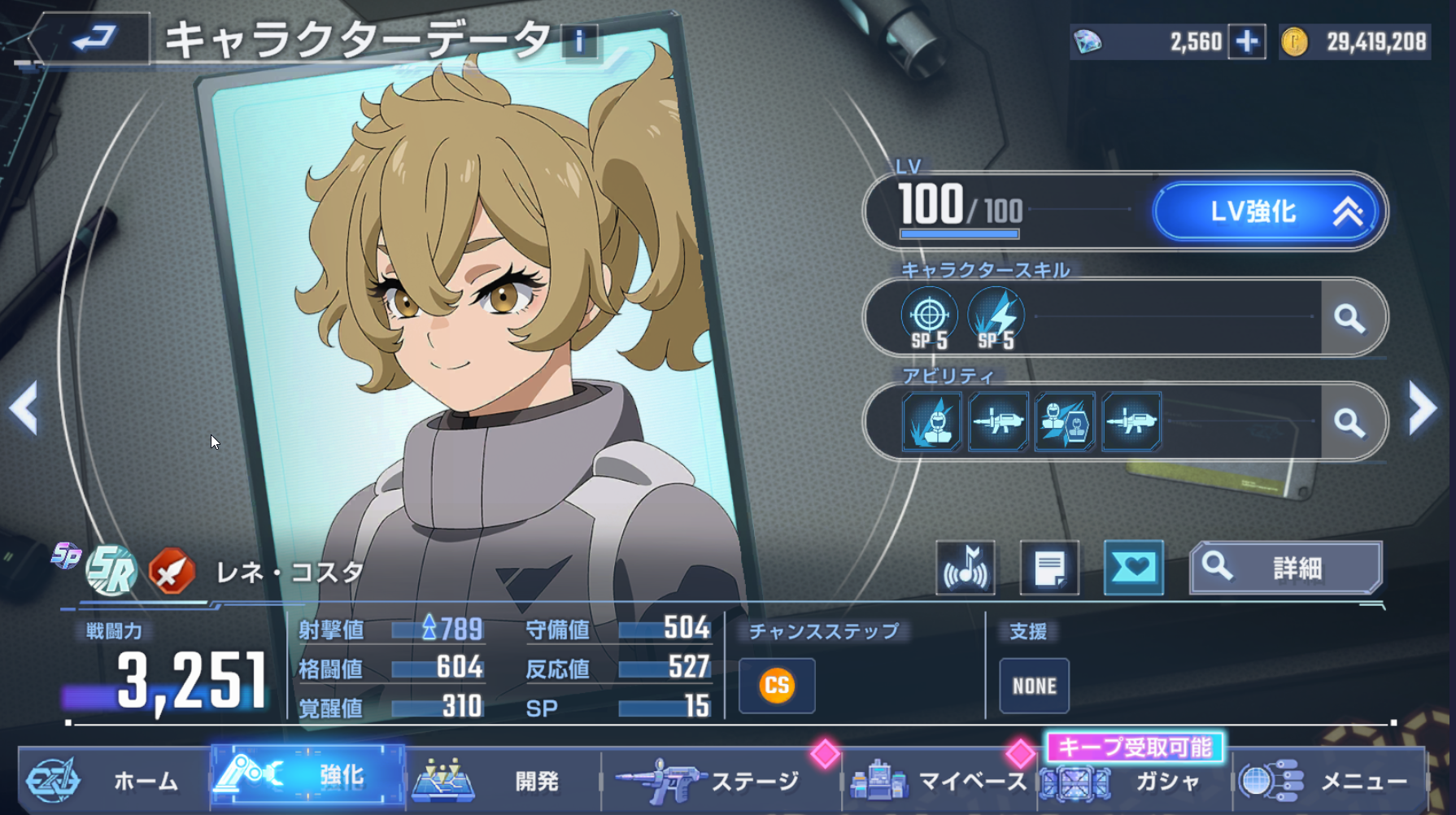Screen dimensions: 1456x815
Task: Switch to the 開発 development tab
Action: (503, 781)
